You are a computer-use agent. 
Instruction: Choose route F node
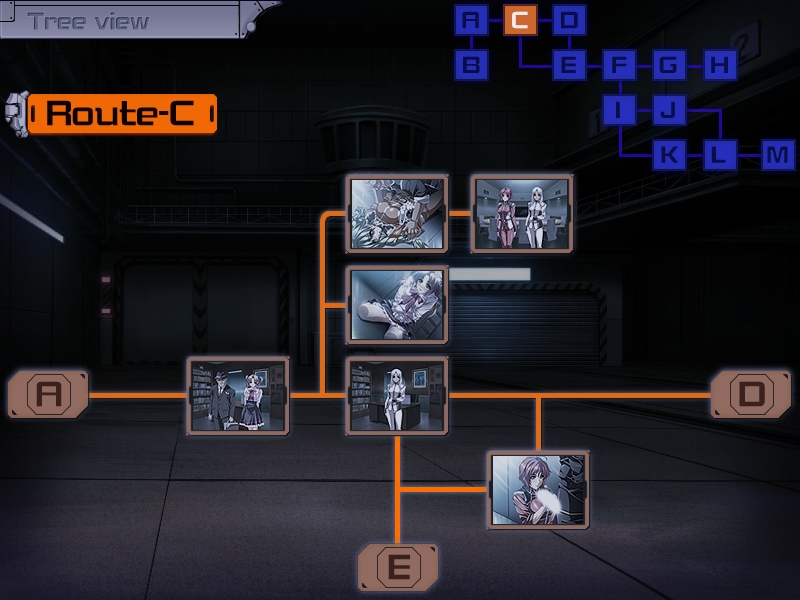pos(619,66)
